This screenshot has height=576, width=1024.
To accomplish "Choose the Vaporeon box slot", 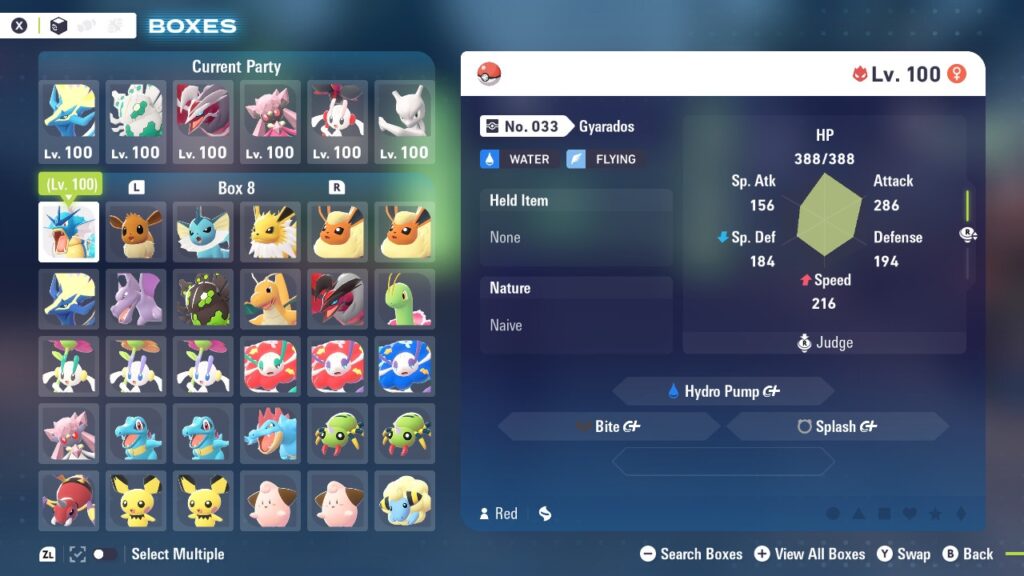I will pyautogui.click(x=203, y=232).
